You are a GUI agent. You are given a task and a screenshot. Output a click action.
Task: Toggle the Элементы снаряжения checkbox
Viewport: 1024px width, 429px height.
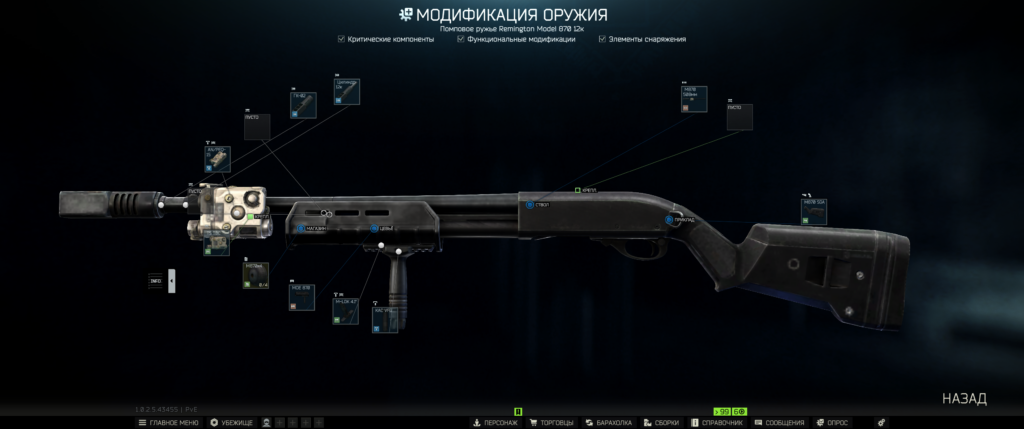click(601, 39)
